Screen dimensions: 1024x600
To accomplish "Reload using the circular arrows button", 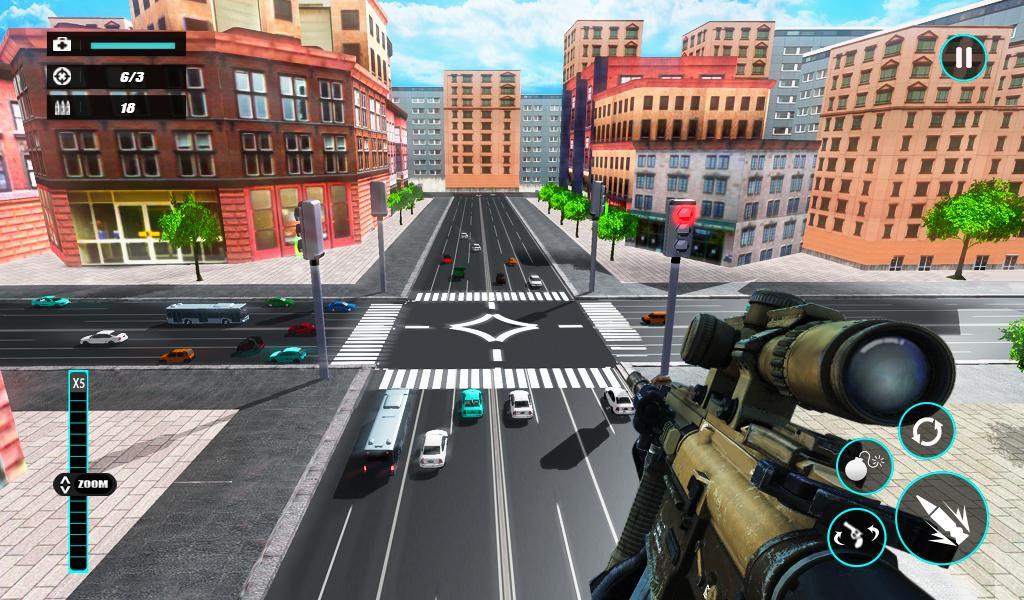I will 926,431.
